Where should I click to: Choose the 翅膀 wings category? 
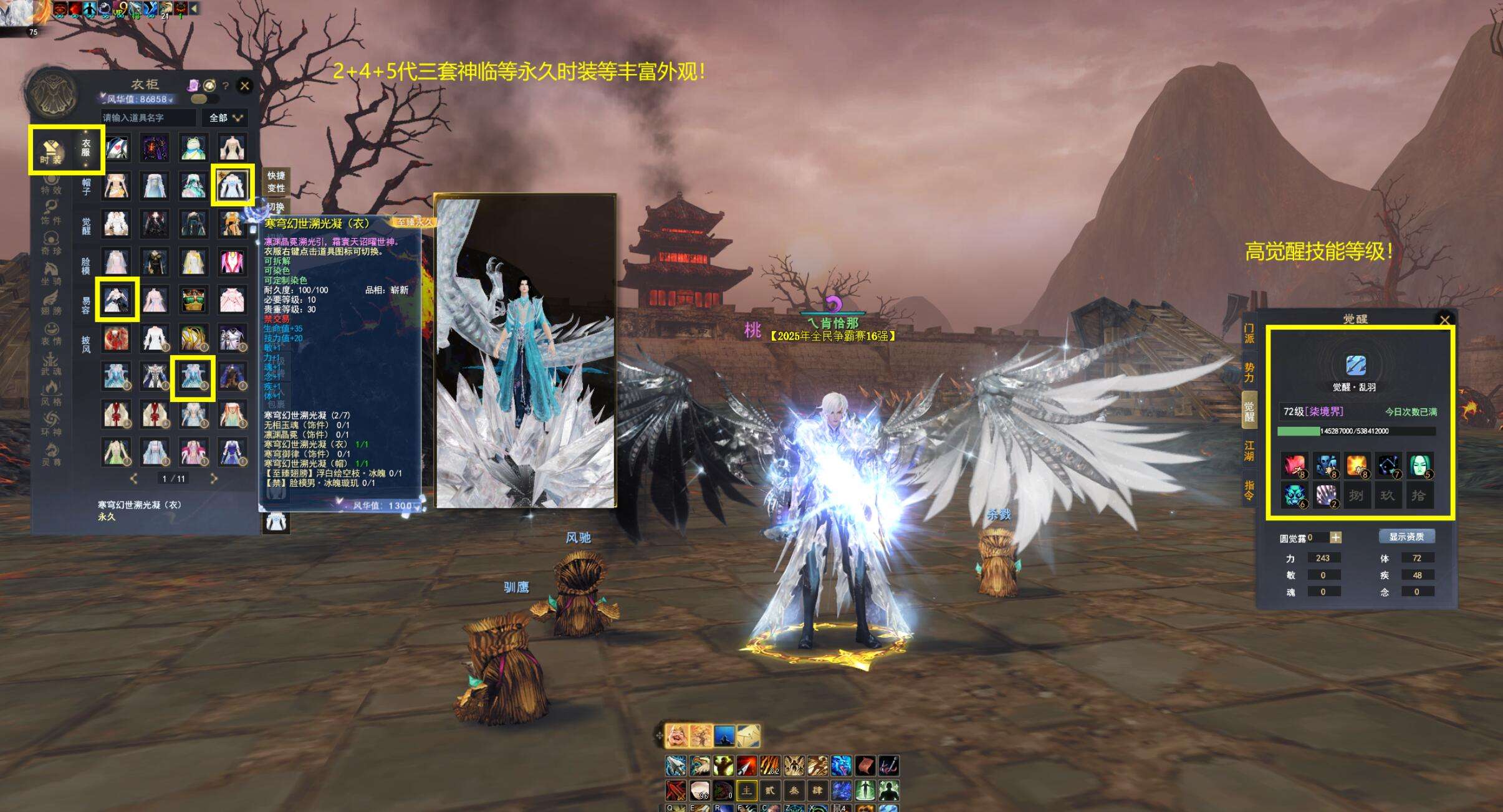pyautogui.click(x=51, y=304)
